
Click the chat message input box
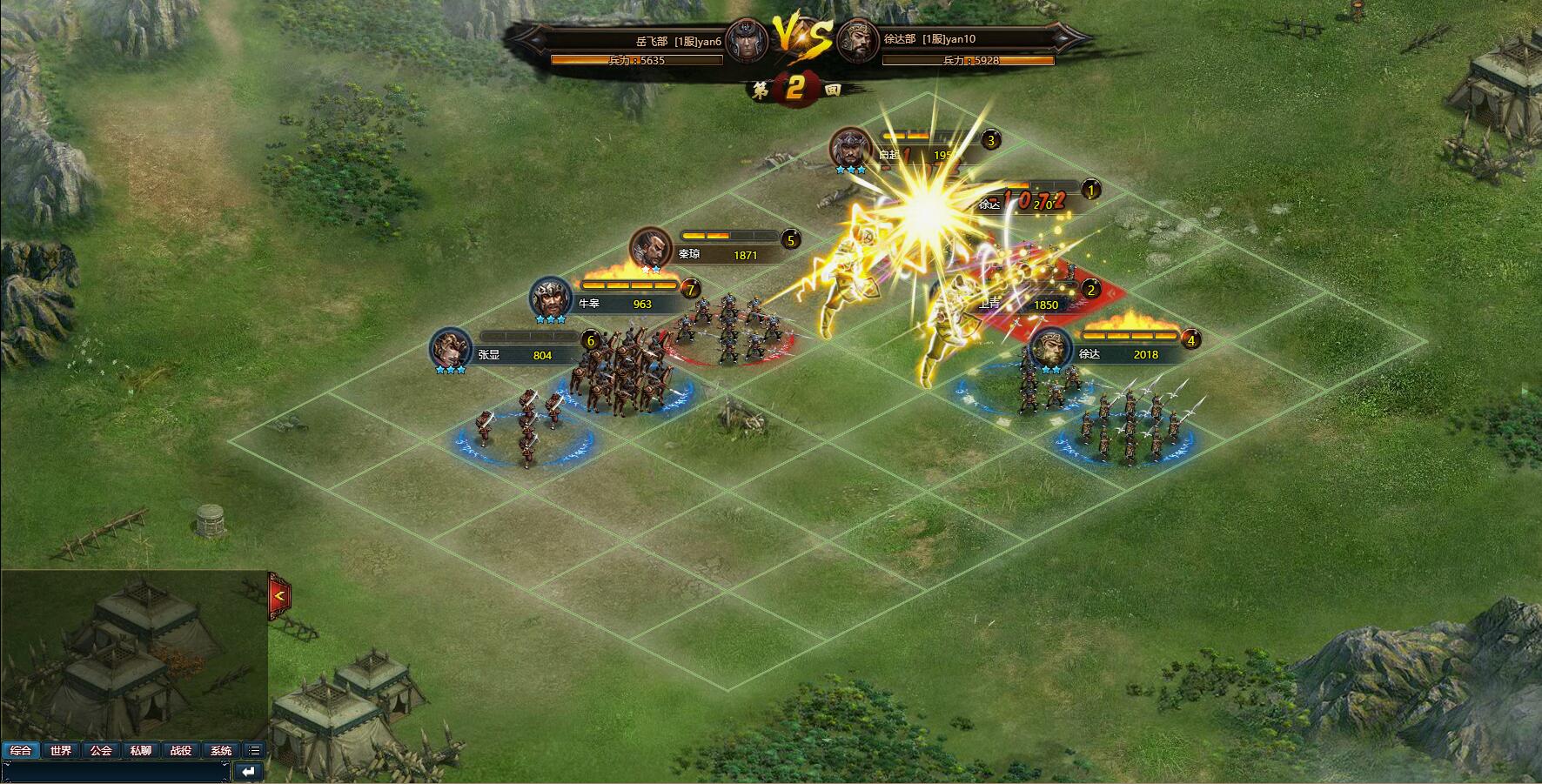click(116, 771)
